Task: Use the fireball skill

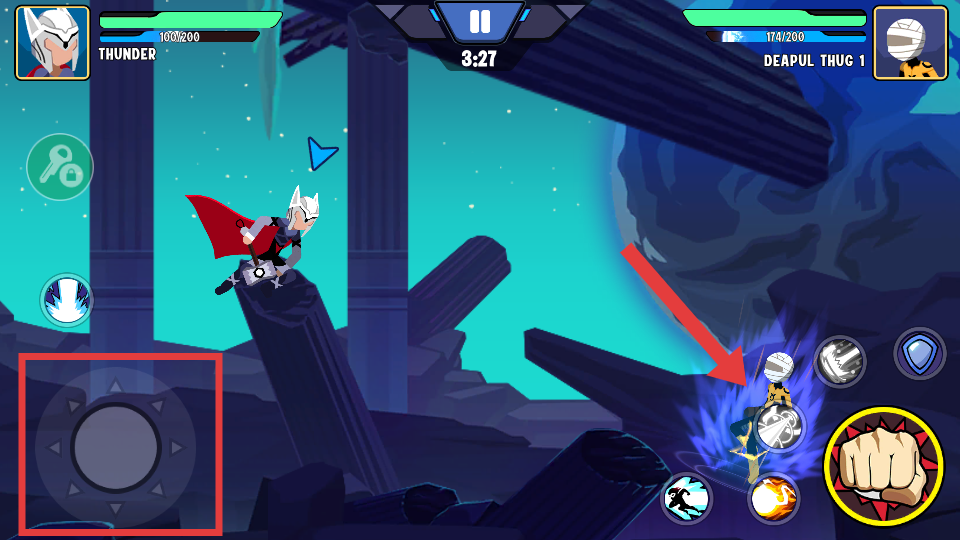Action: (x=774, y=497)
